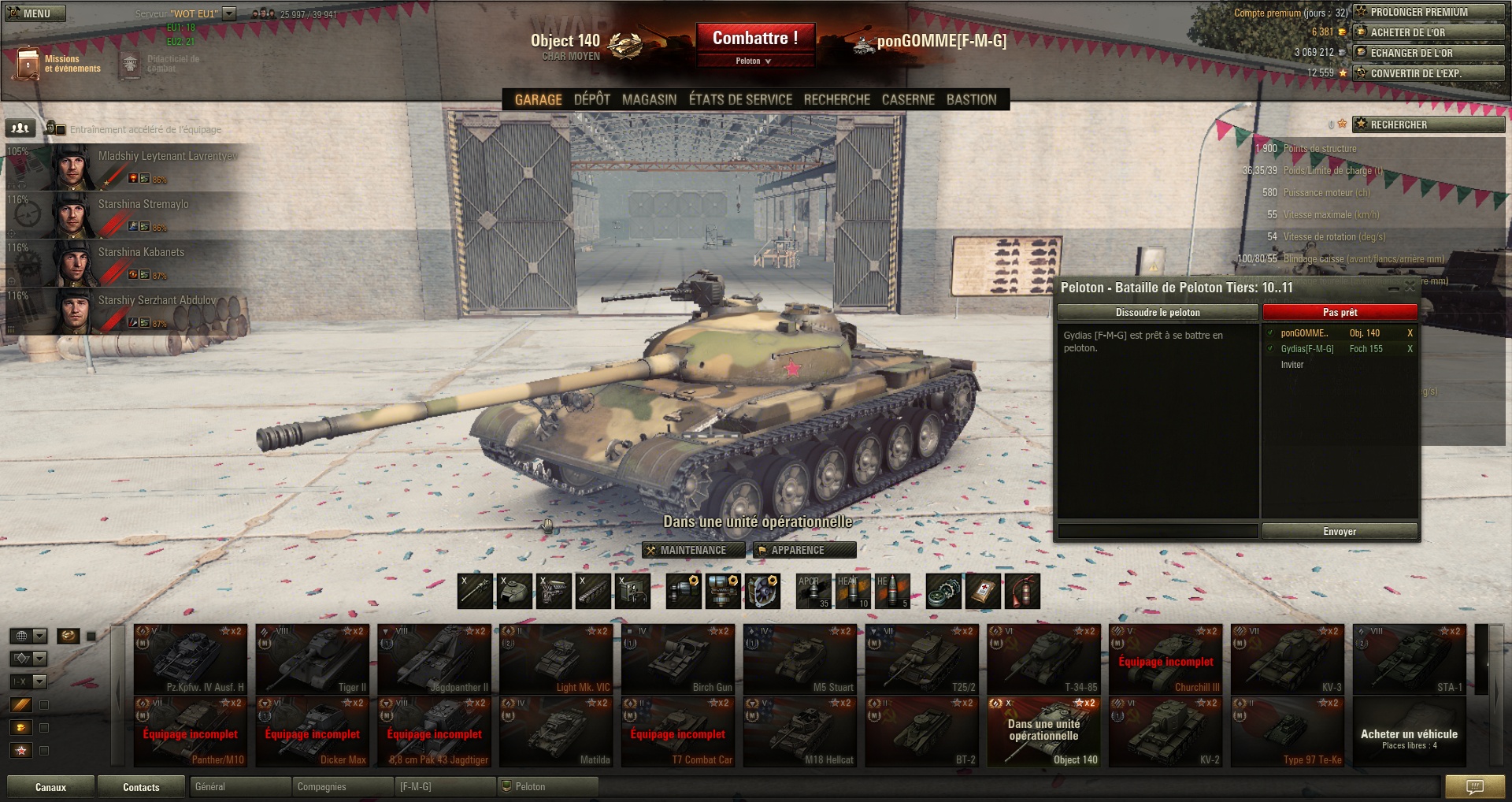Screen dimensions: 1512x802
Task: Open the BASTION tab
Action: point(971,100)
